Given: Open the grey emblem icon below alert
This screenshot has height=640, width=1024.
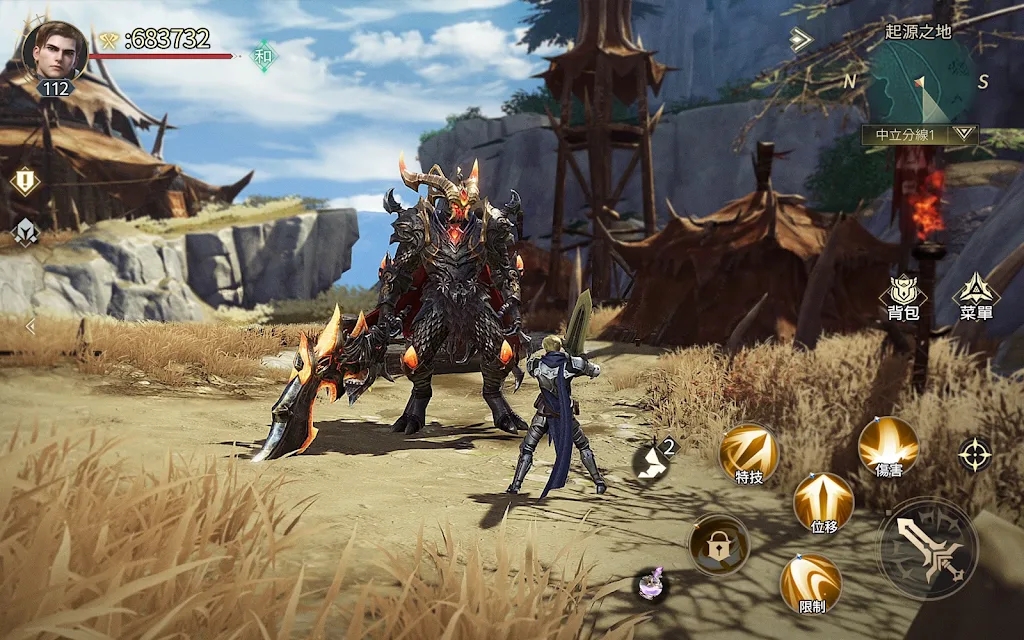Looking at the screenshot, I should (x=24, y=232).
